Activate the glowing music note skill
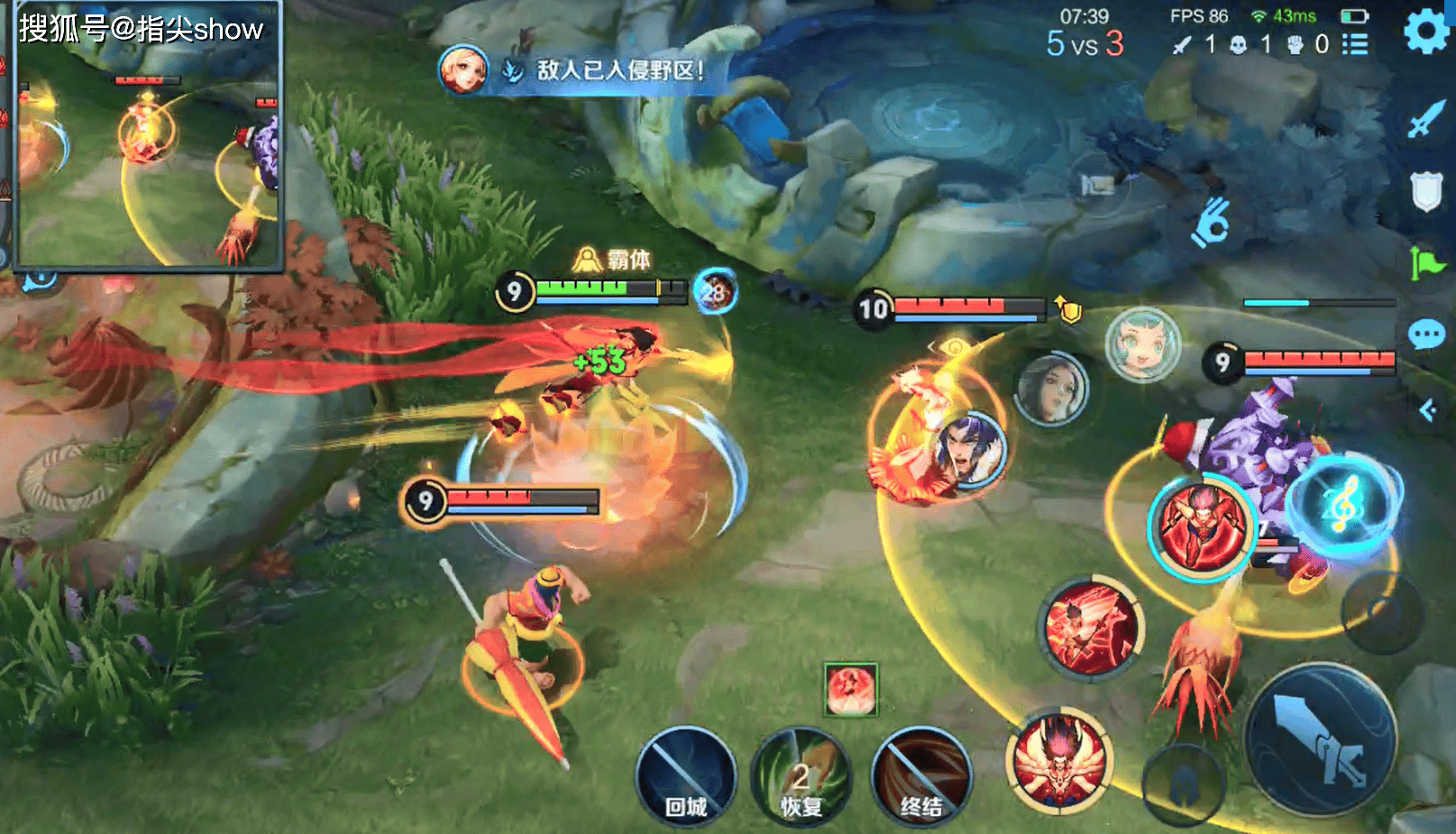The image size is (1456, 834). pos(1344,505)
